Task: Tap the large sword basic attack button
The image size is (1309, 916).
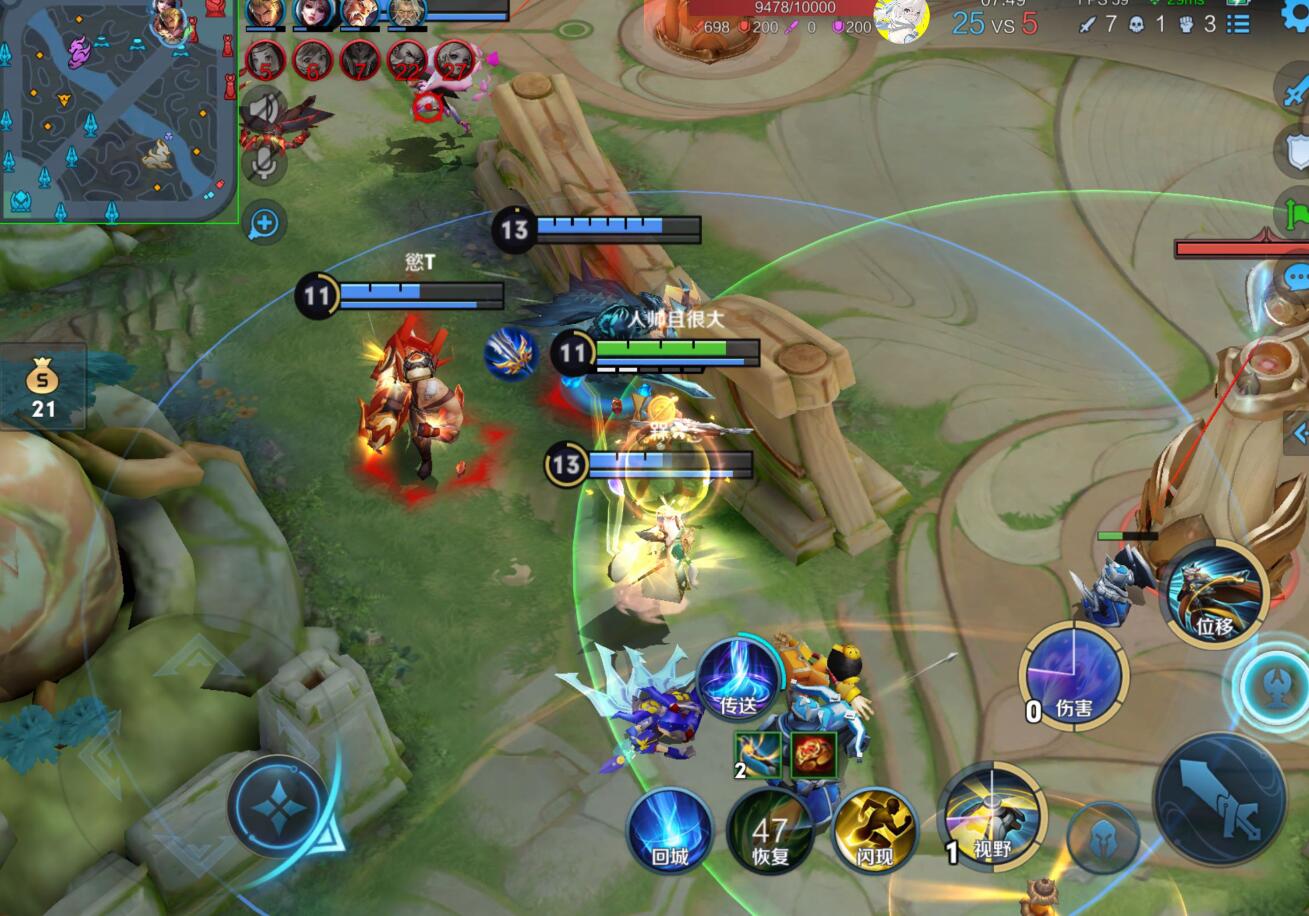Action: tap(1219, 798)
